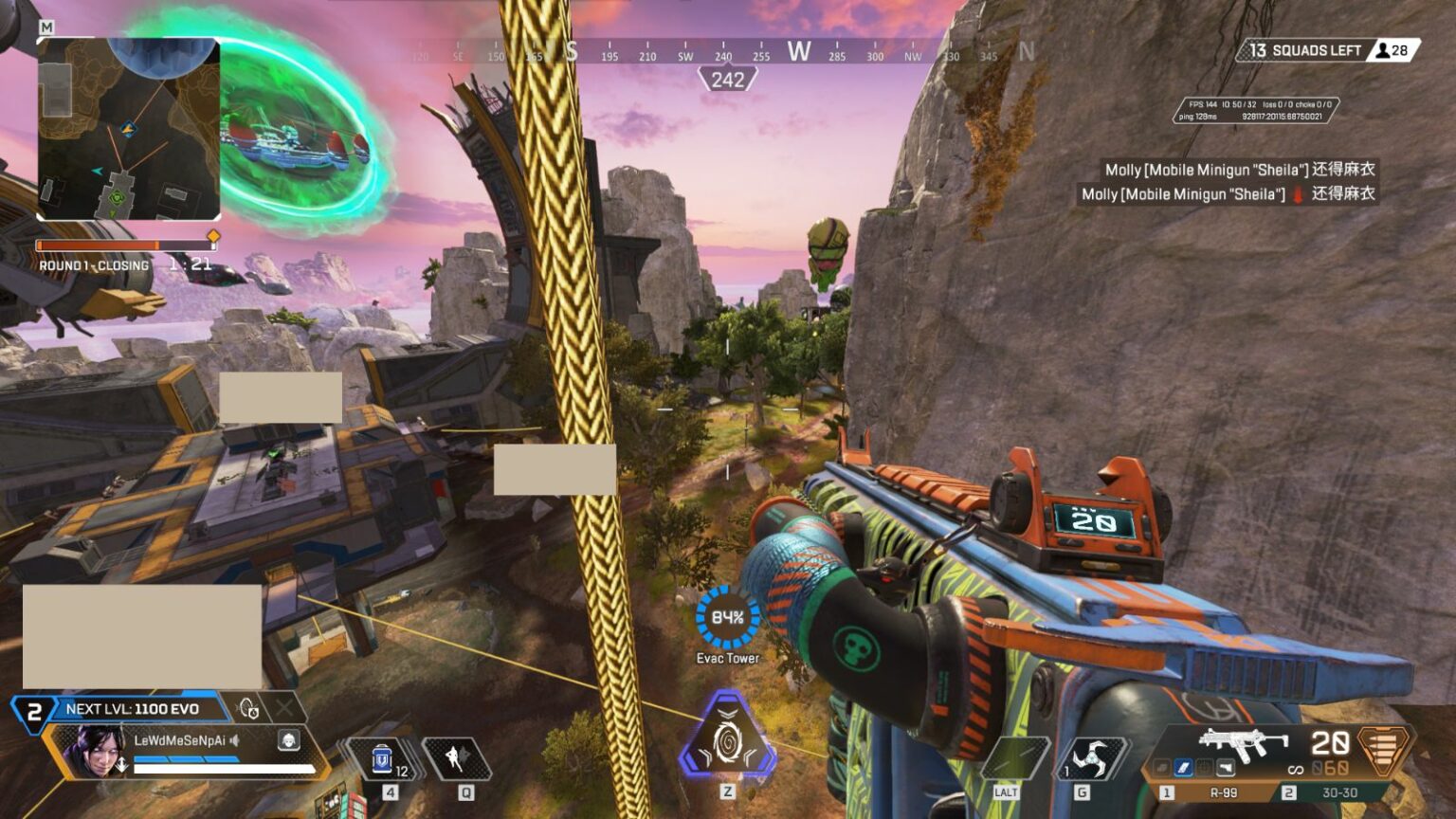The width and height of the screenshot is (1456, 819).
Task: Click the NEXT LVL: 1100 EVO banner
Action: point(131,707)
